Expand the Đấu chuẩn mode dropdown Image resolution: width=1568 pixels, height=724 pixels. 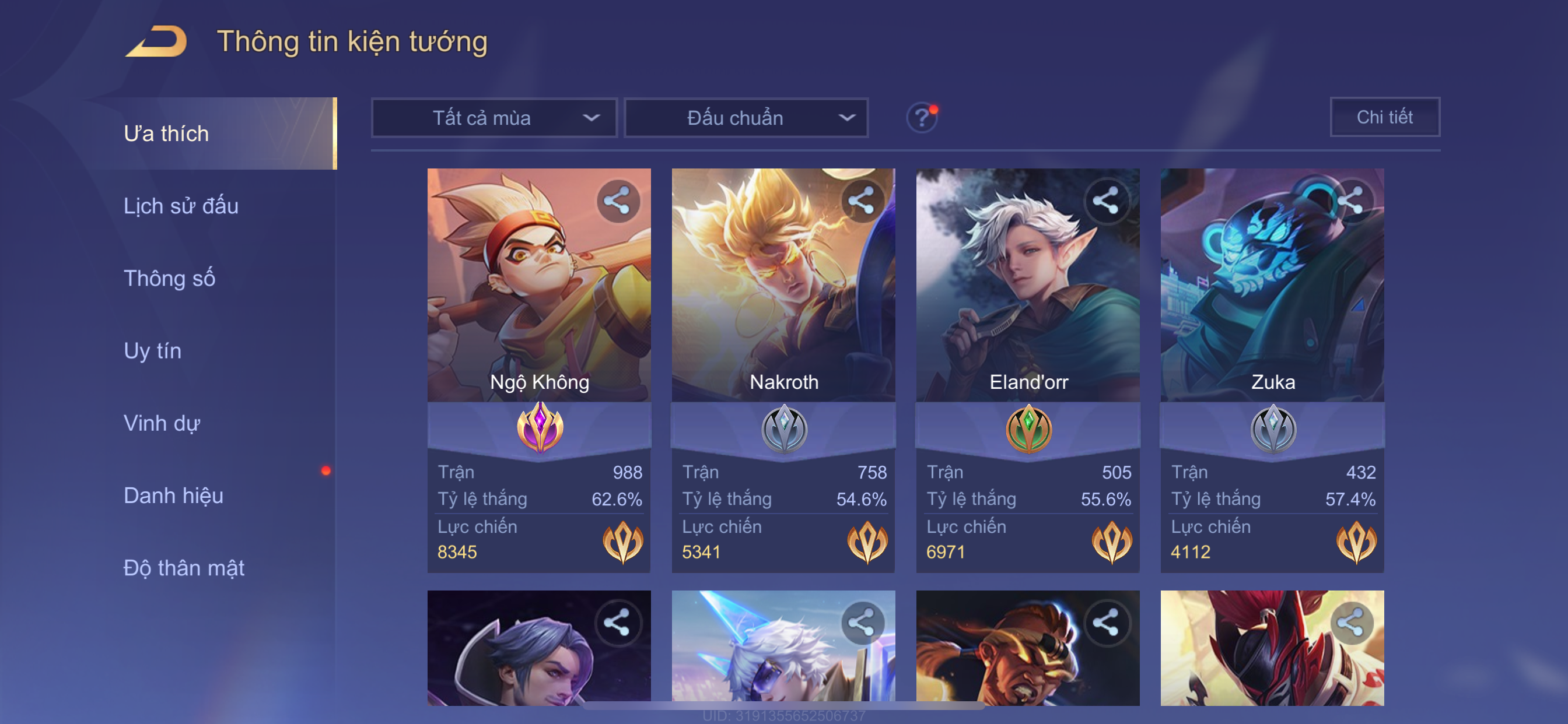[746, 118]
